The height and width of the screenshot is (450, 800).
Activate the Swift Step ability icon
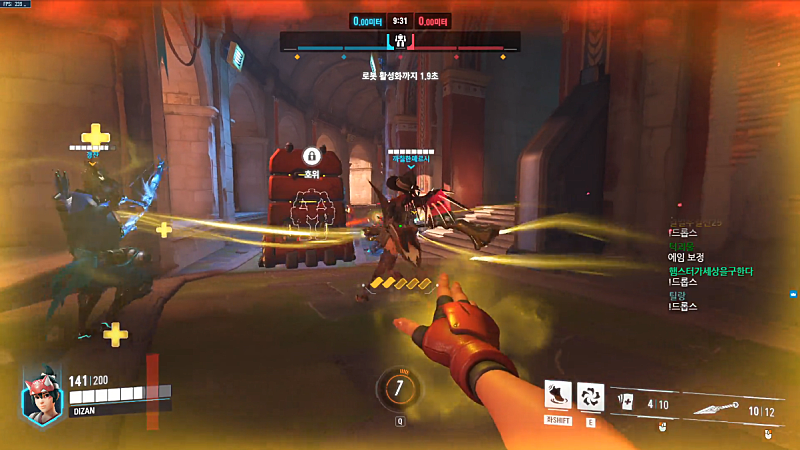tap(558, 396)
